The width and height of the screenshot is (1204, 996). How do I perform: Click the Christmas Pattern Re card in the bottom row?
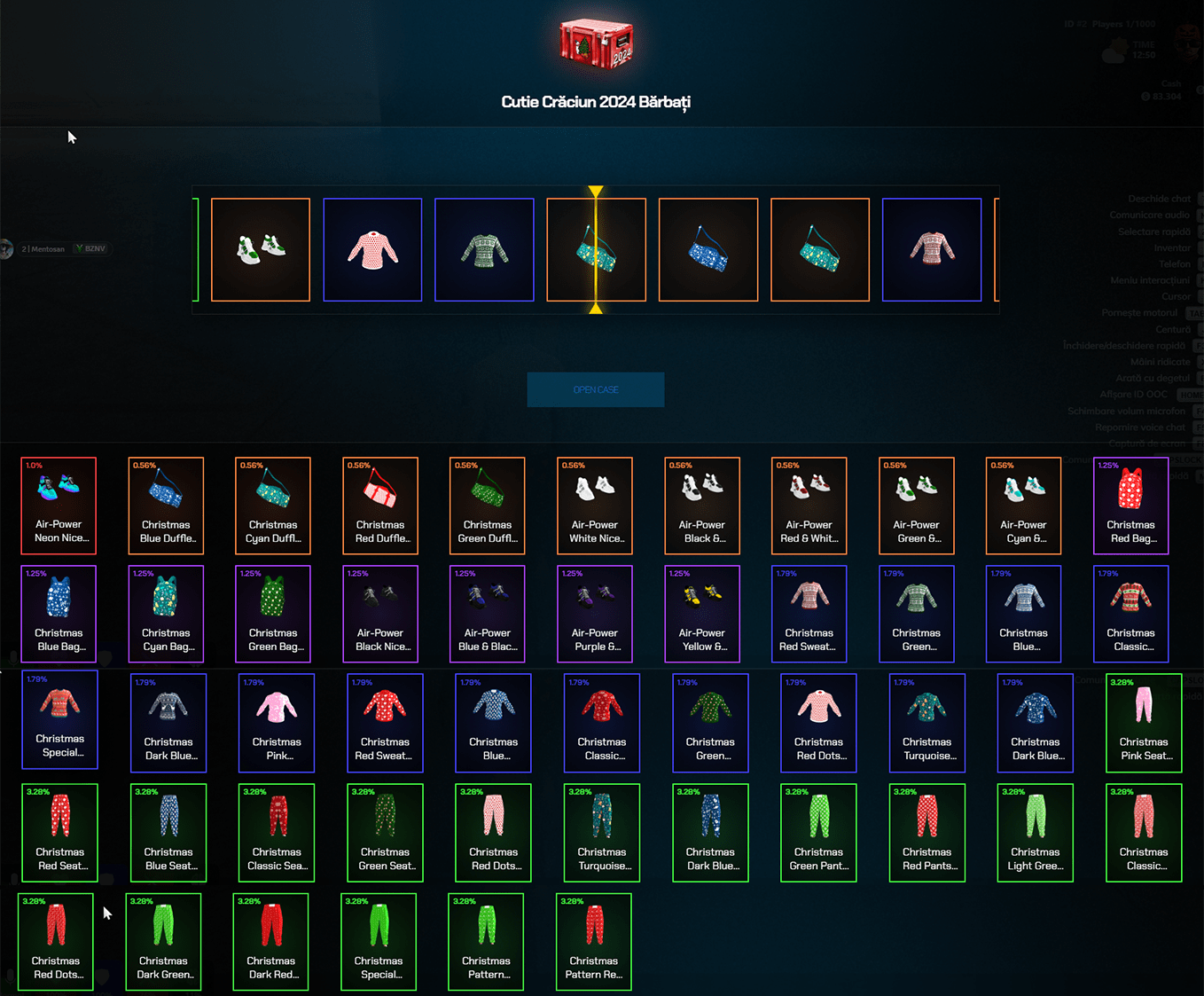593,942
